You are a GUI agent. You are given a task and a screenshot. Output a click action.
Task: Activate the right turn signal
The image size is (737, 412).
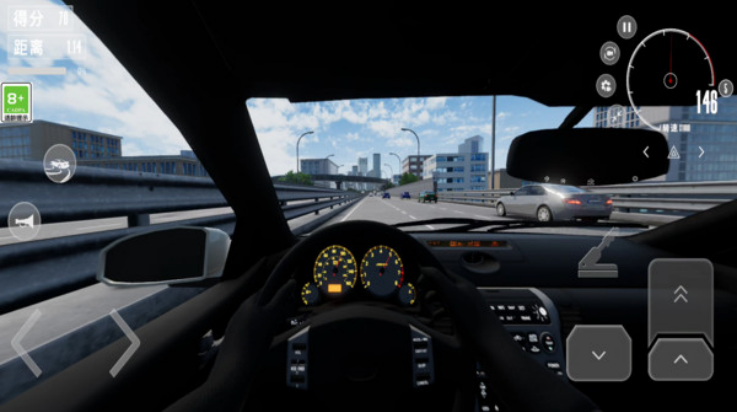pos(701,152)
